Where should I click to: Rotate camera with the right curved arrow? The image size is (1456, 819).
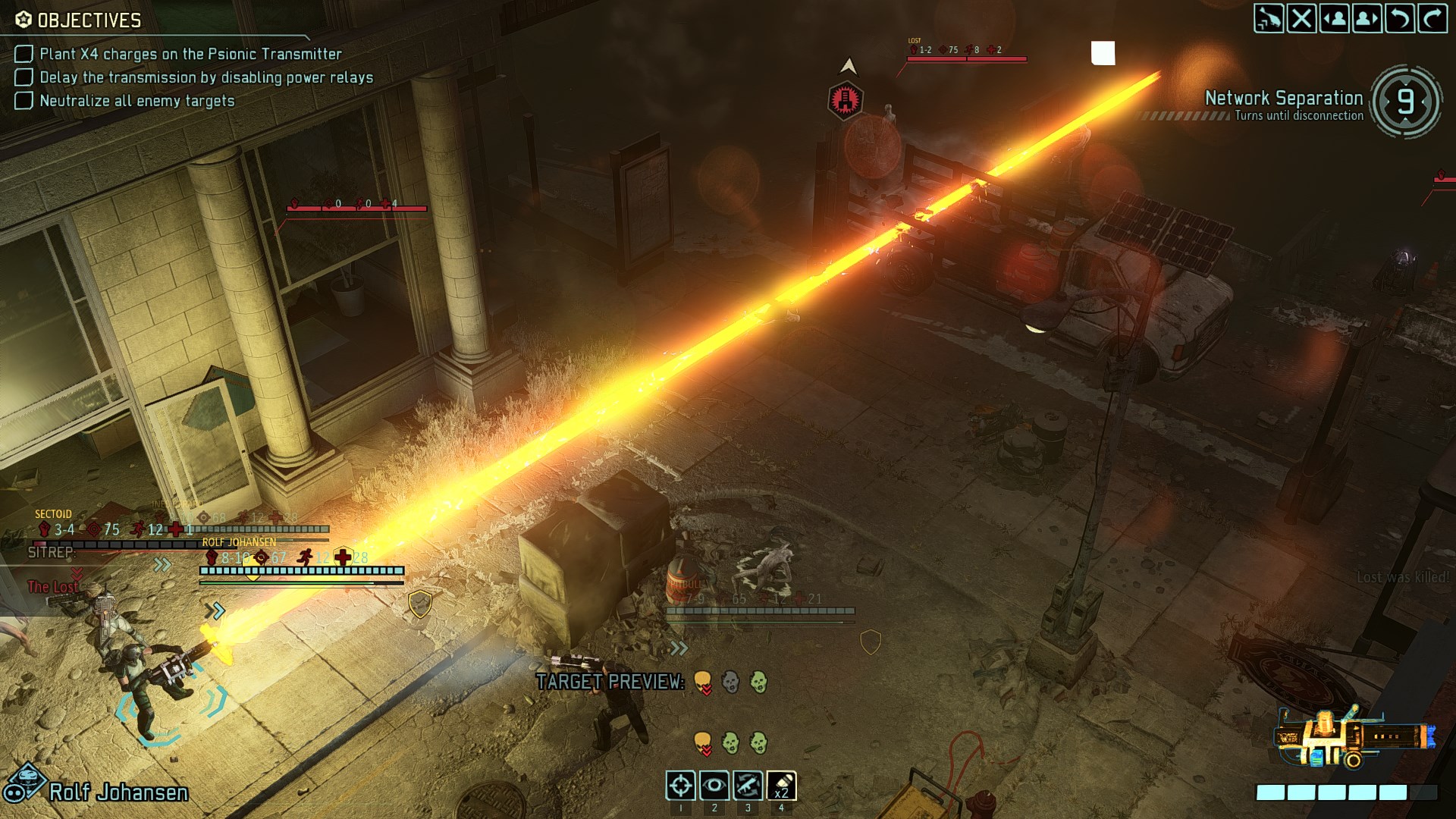pyautogui.click(x=1432, y=18)
